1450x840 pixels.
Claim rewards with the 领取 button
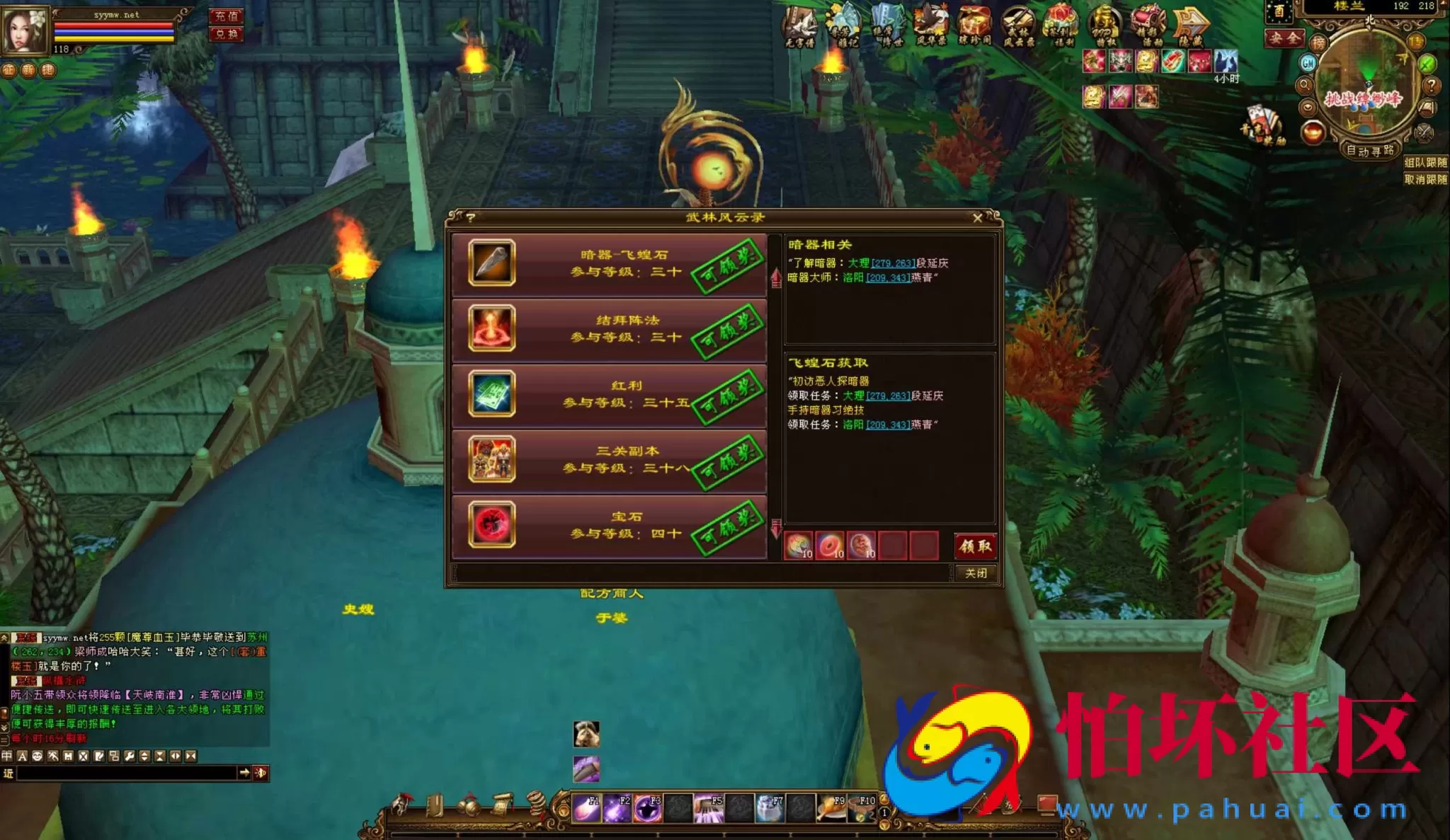coord(975,546)
